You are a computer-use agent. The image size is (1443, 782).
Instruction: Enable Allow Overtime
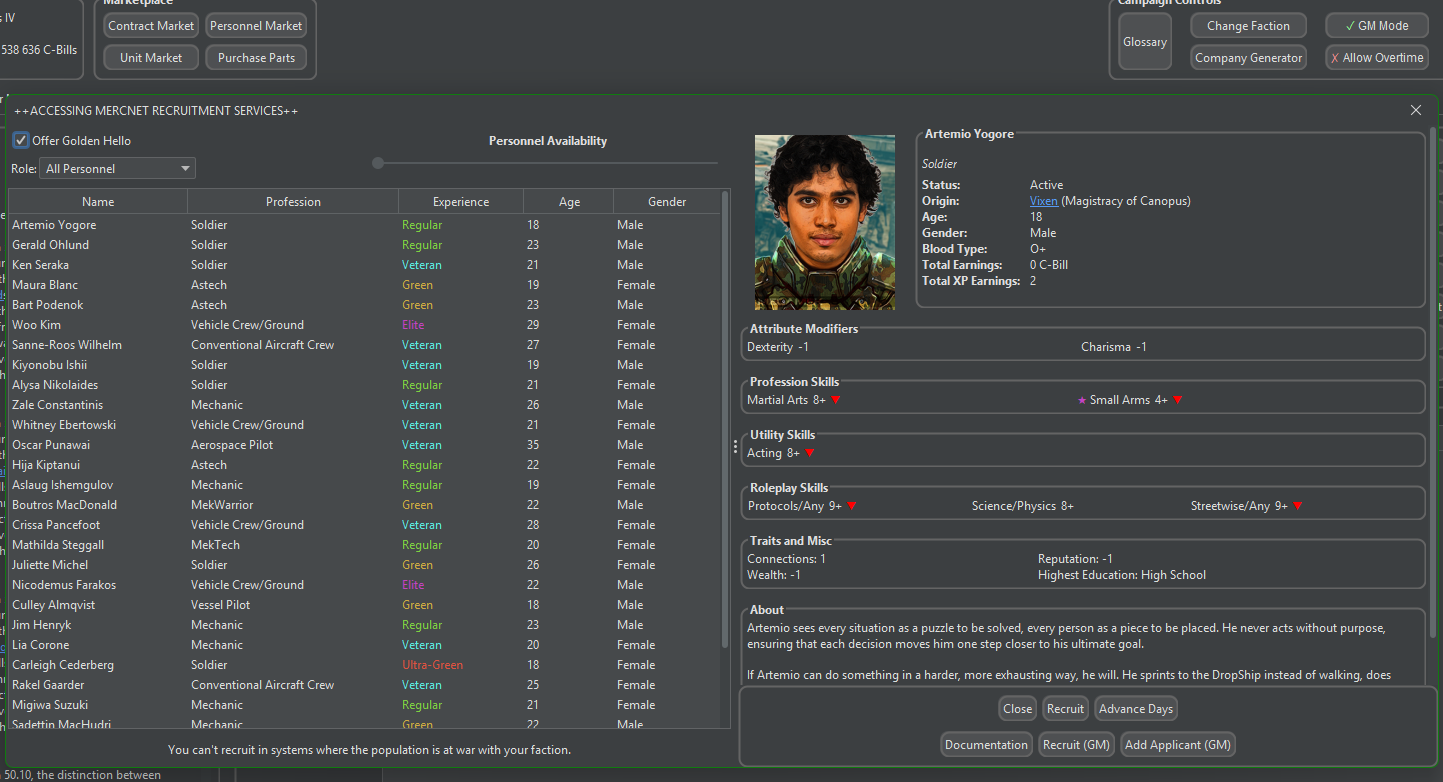coord(1377,57)
